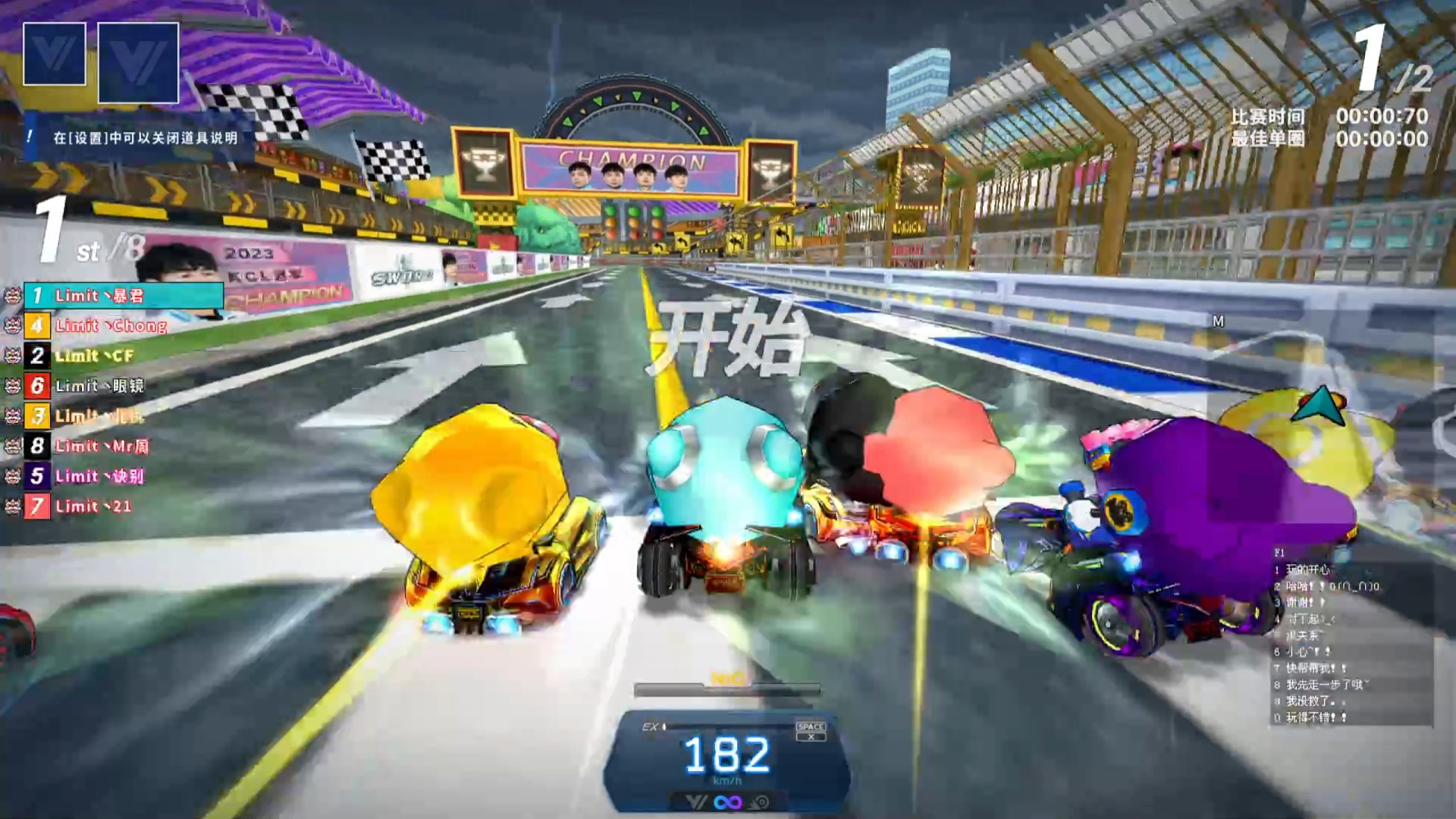Choose quick chat 谢谢
The width and height of the screenshot is (1456, 819).
(1304, 603)
